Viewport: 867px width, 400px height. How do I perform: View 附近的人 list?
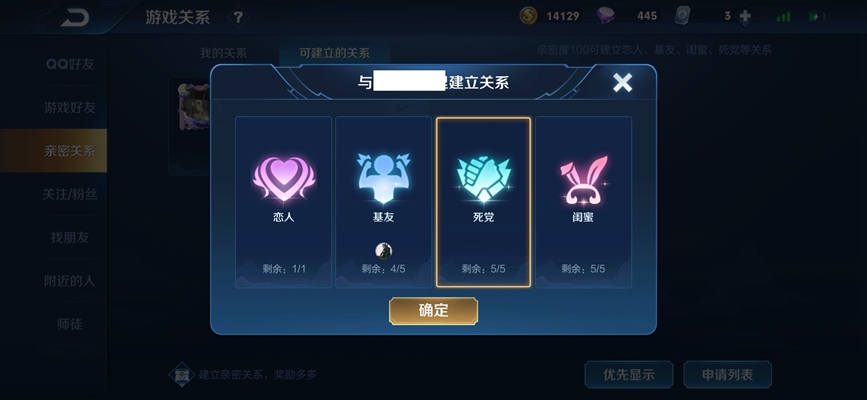(69, 280)
